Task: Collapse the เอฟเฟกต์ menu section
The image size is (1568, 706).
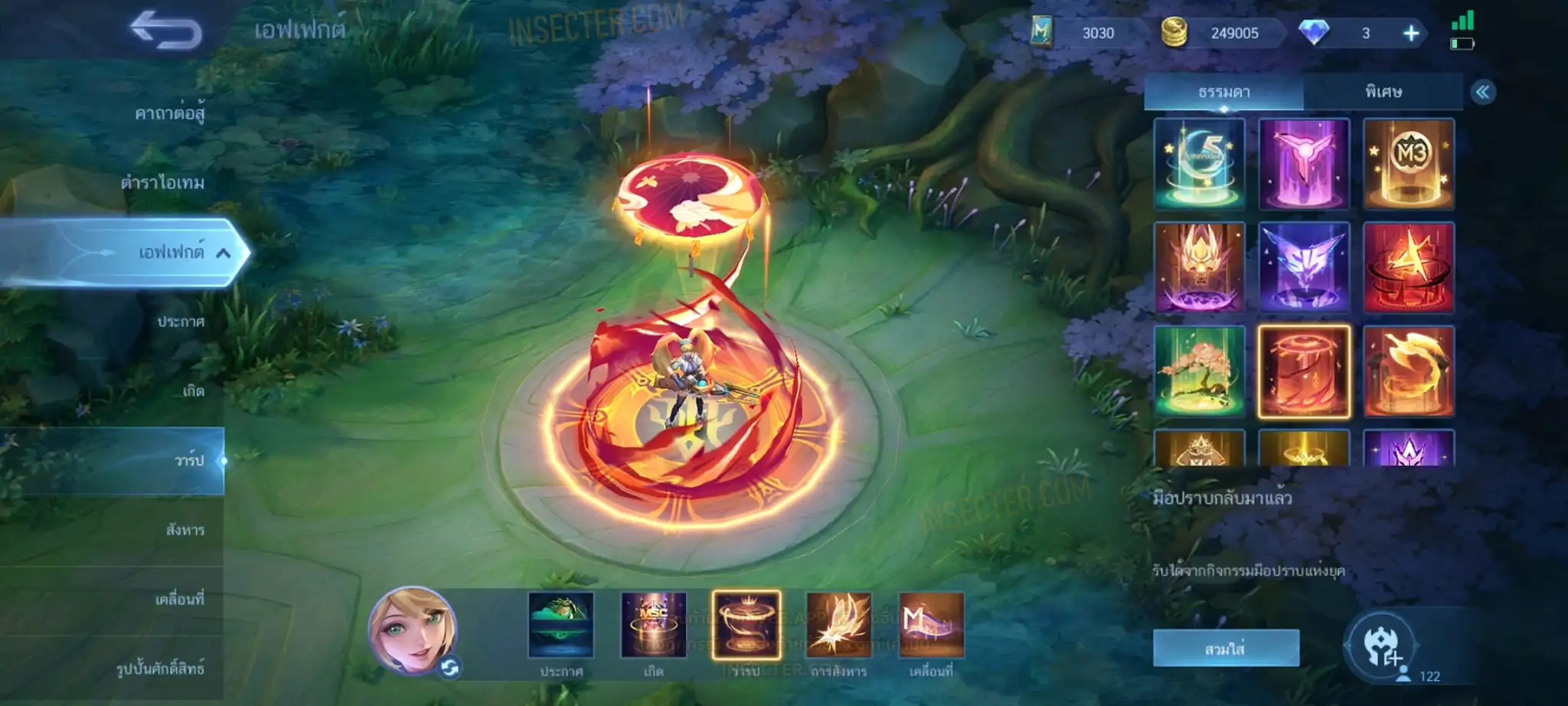Action: 223,253
